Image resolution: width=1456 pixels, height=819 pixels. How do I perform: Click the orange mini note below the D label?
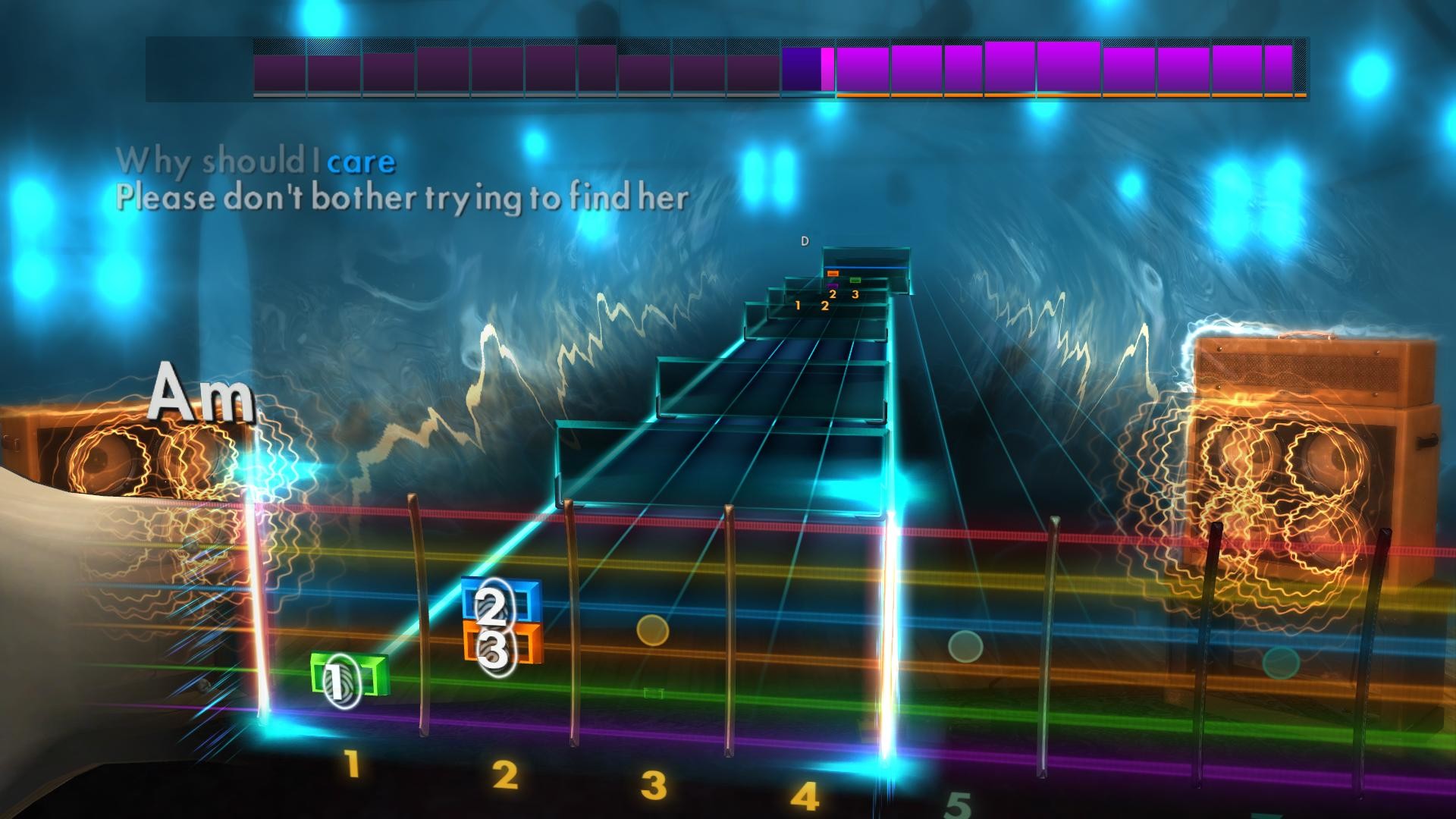tap(833, 273)
